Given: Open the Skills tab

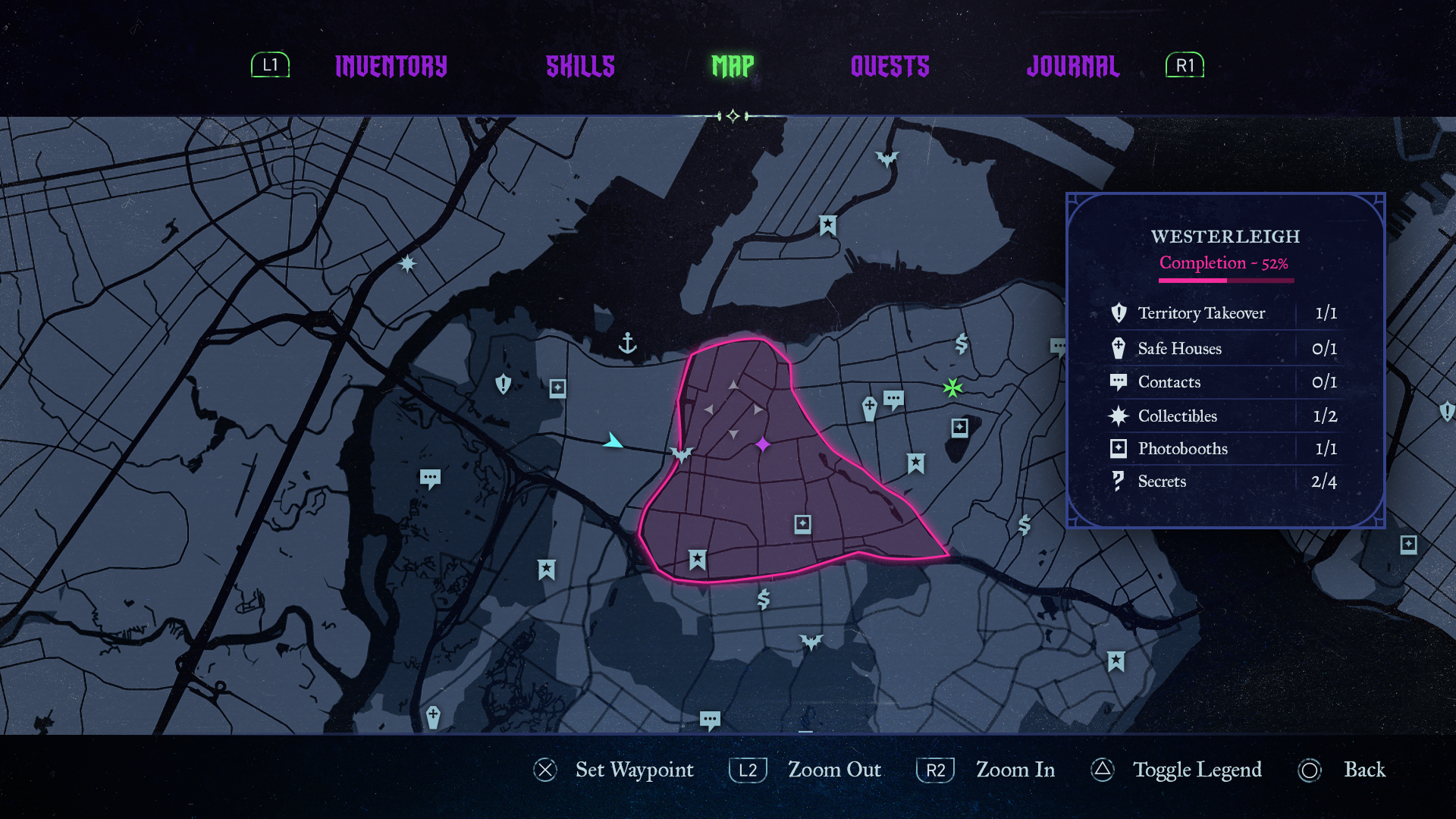Looking at the screenshot, I should (580, 66).
